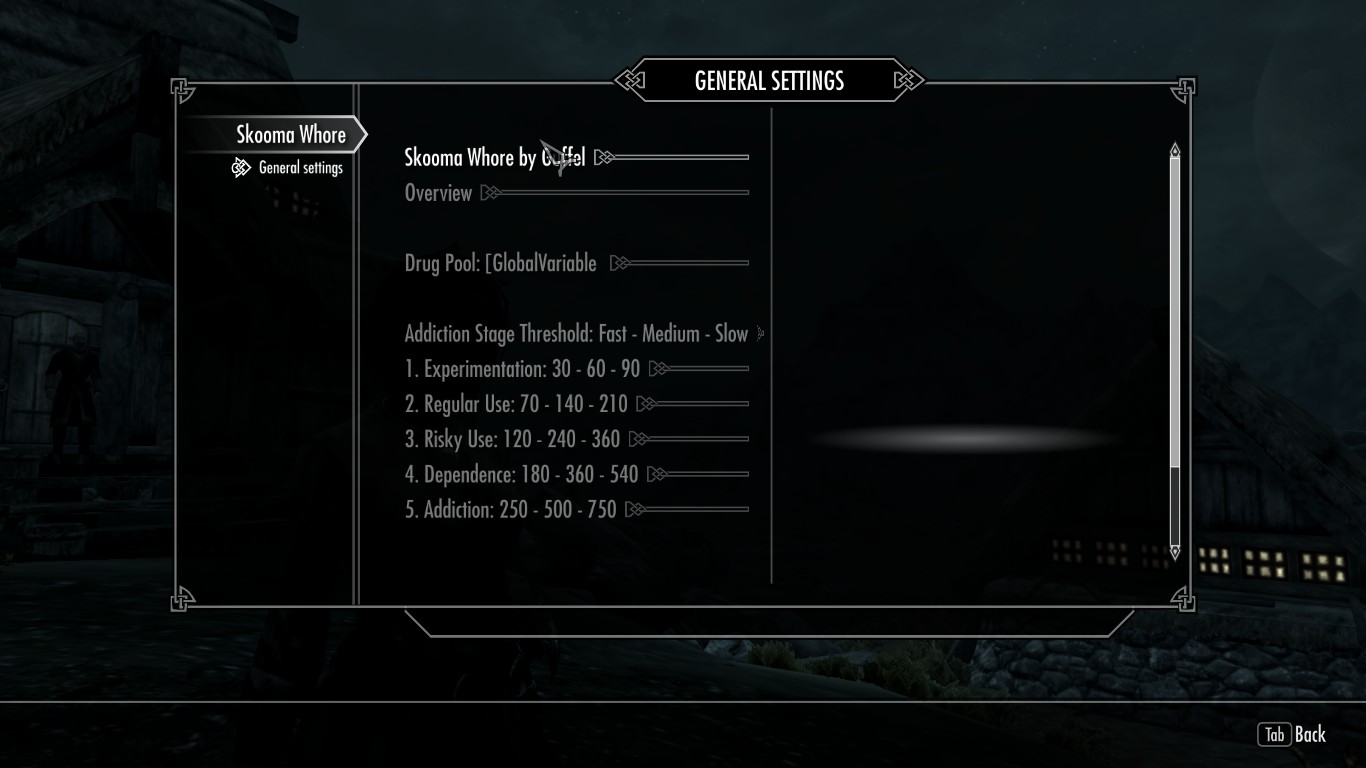Image resolution: width=1366 pixels, height=768 pixels.
Task: Select the Dependence 180 - 360 - 540 option
Action: click(521, 474)
